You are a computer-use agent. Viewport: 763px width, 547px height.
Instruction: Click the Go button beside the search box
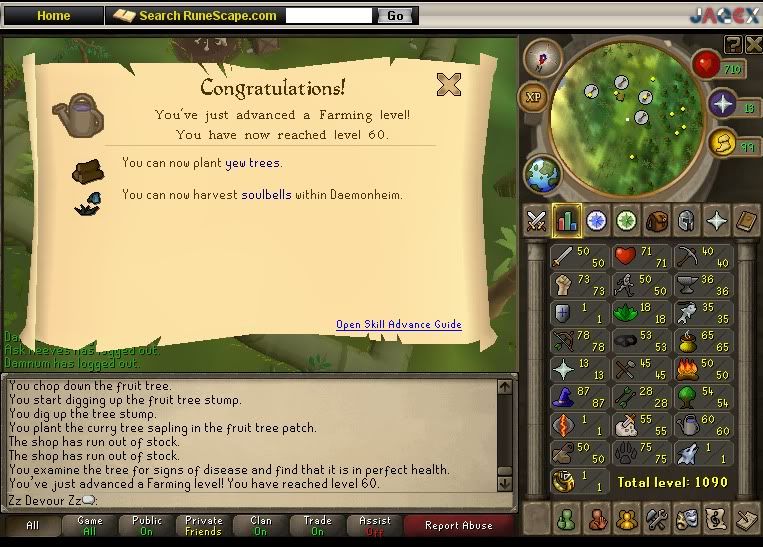395,16
